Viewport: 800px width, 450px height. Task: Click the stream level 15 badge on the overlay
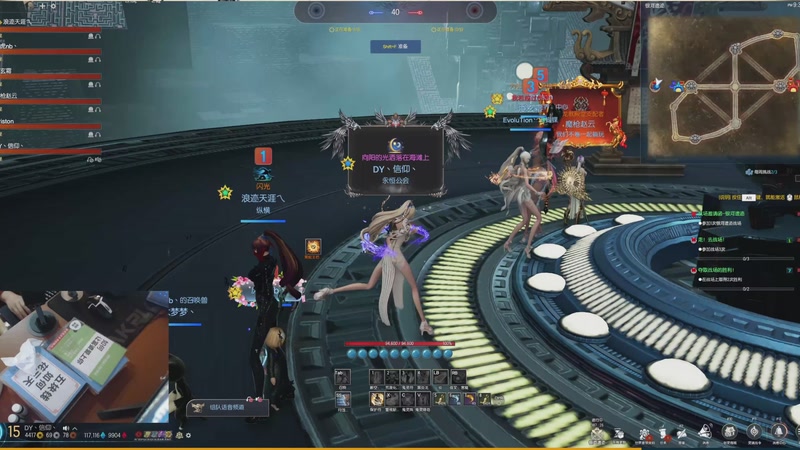pyautogui.click(x=13, y=432)
